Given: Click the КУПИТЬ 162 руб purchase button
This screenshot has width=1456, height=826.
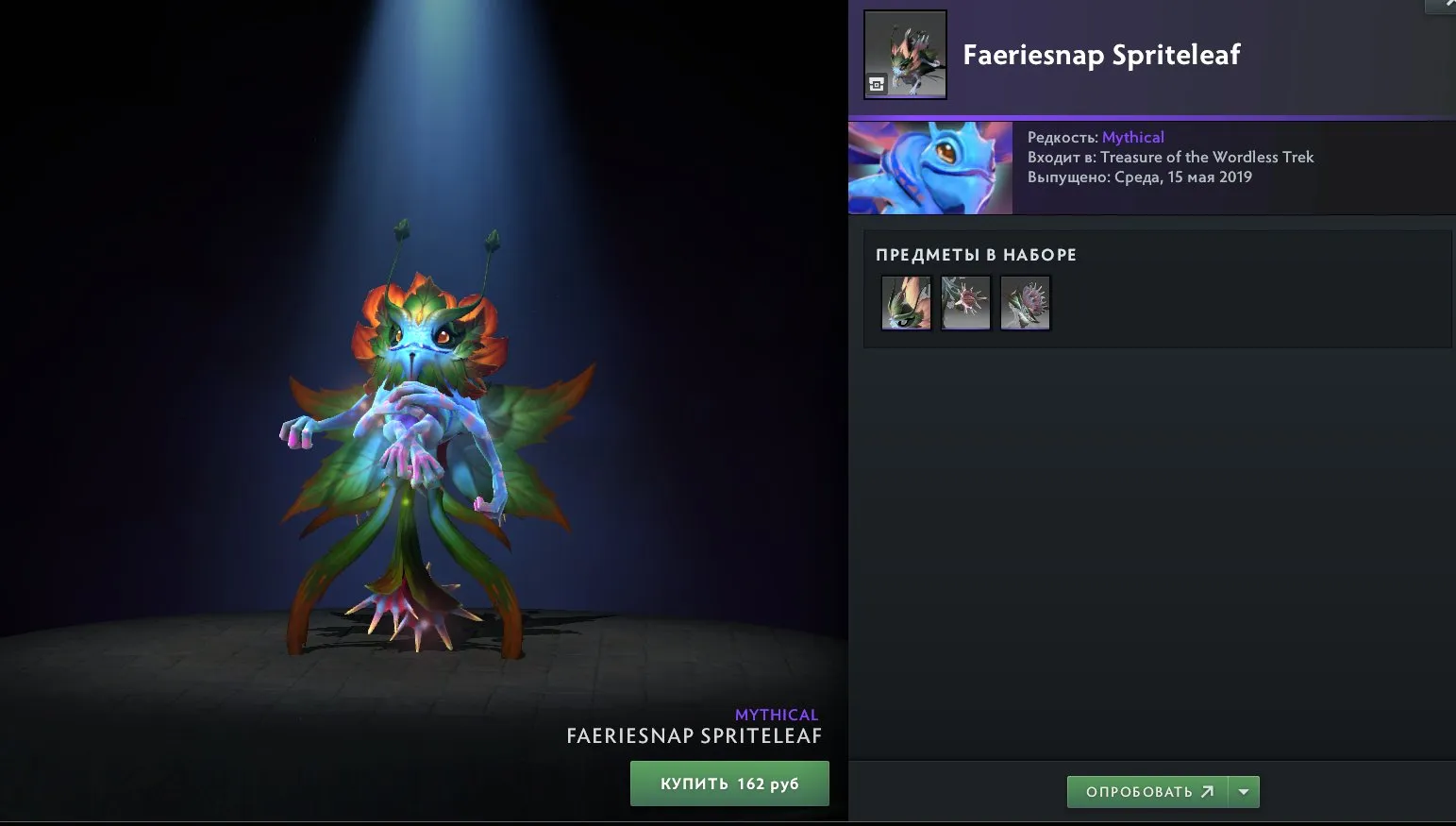Looking at the screenshot, I should pos(728,783).
